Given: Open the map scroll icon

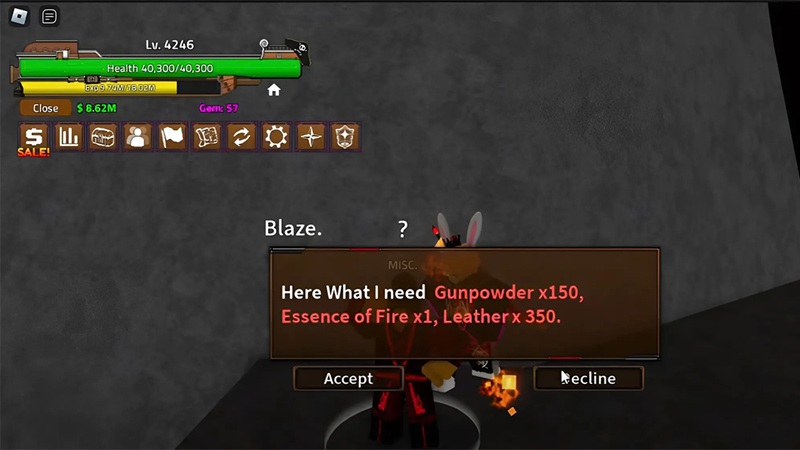Looking at the screenshot, I should [x=207, y=137].
